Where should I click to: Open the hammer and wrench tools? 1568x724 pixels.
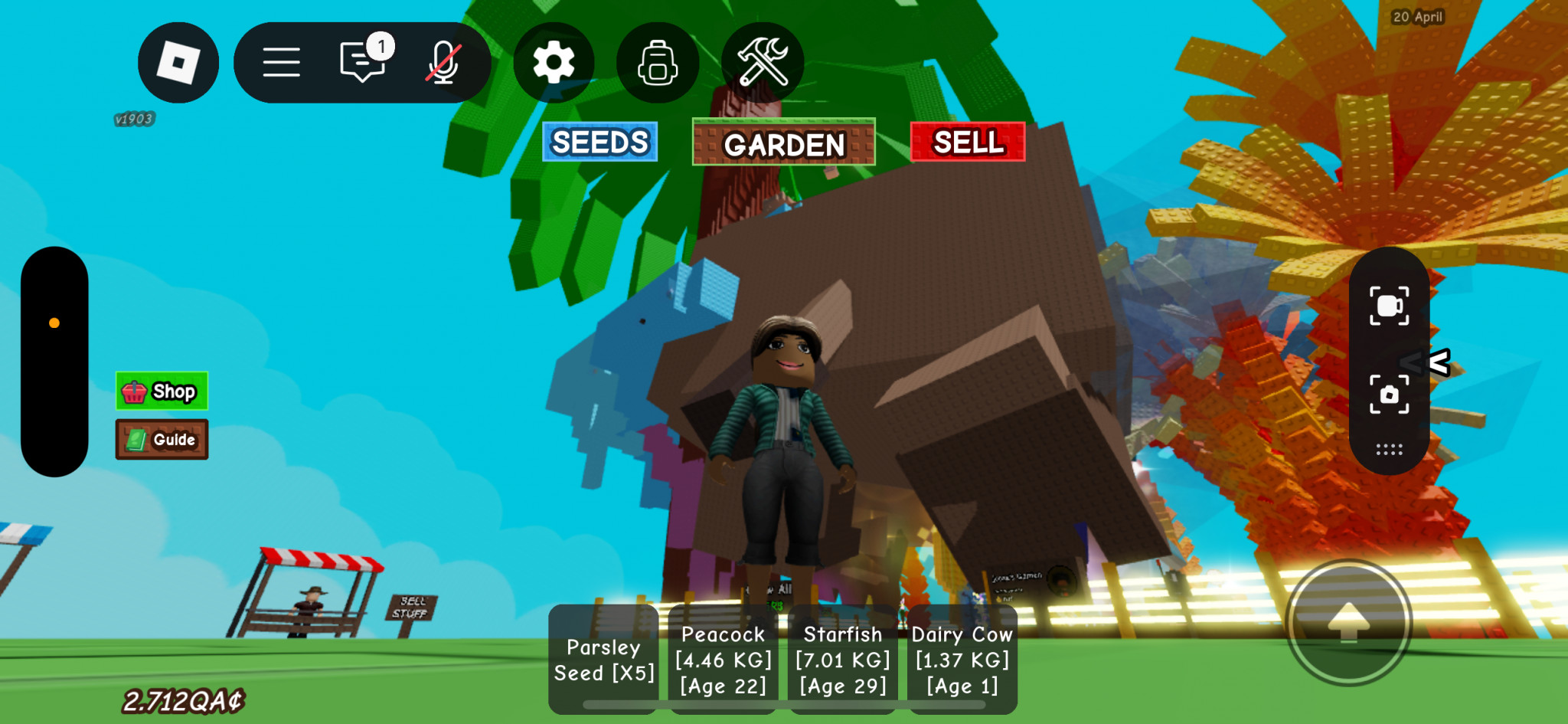pyautogui.click(x=763, y=63)
